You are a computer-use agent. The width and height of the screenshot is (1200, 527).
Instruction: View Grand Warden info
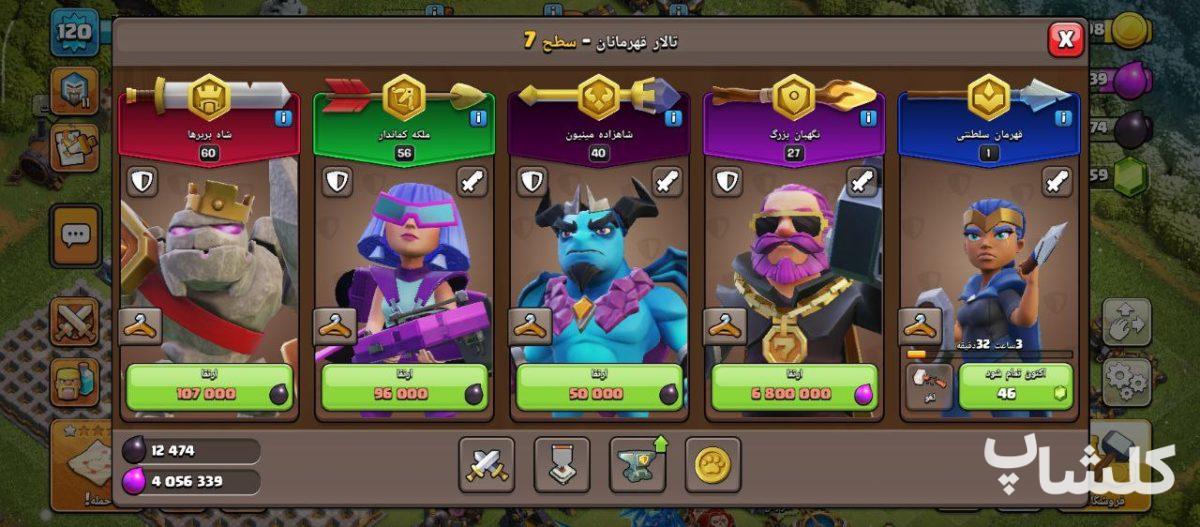pos(869,119)
